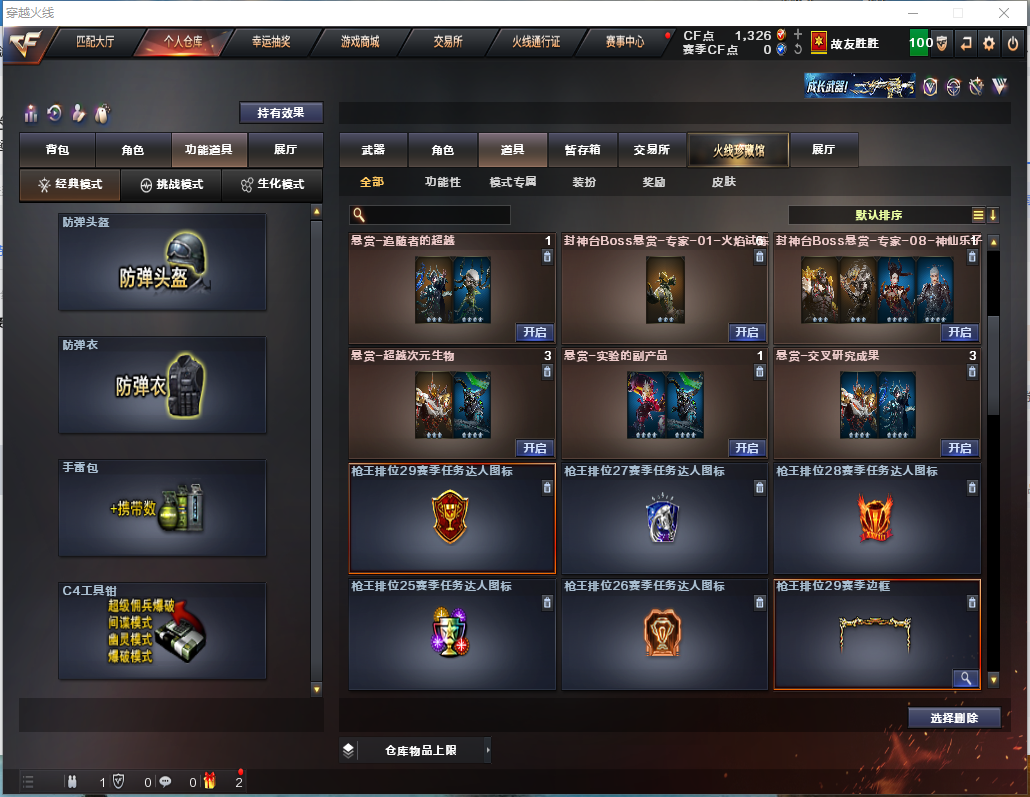Filter items by 功能性 category
Screen dimensions: 1030x797
[x=443, y=182]
